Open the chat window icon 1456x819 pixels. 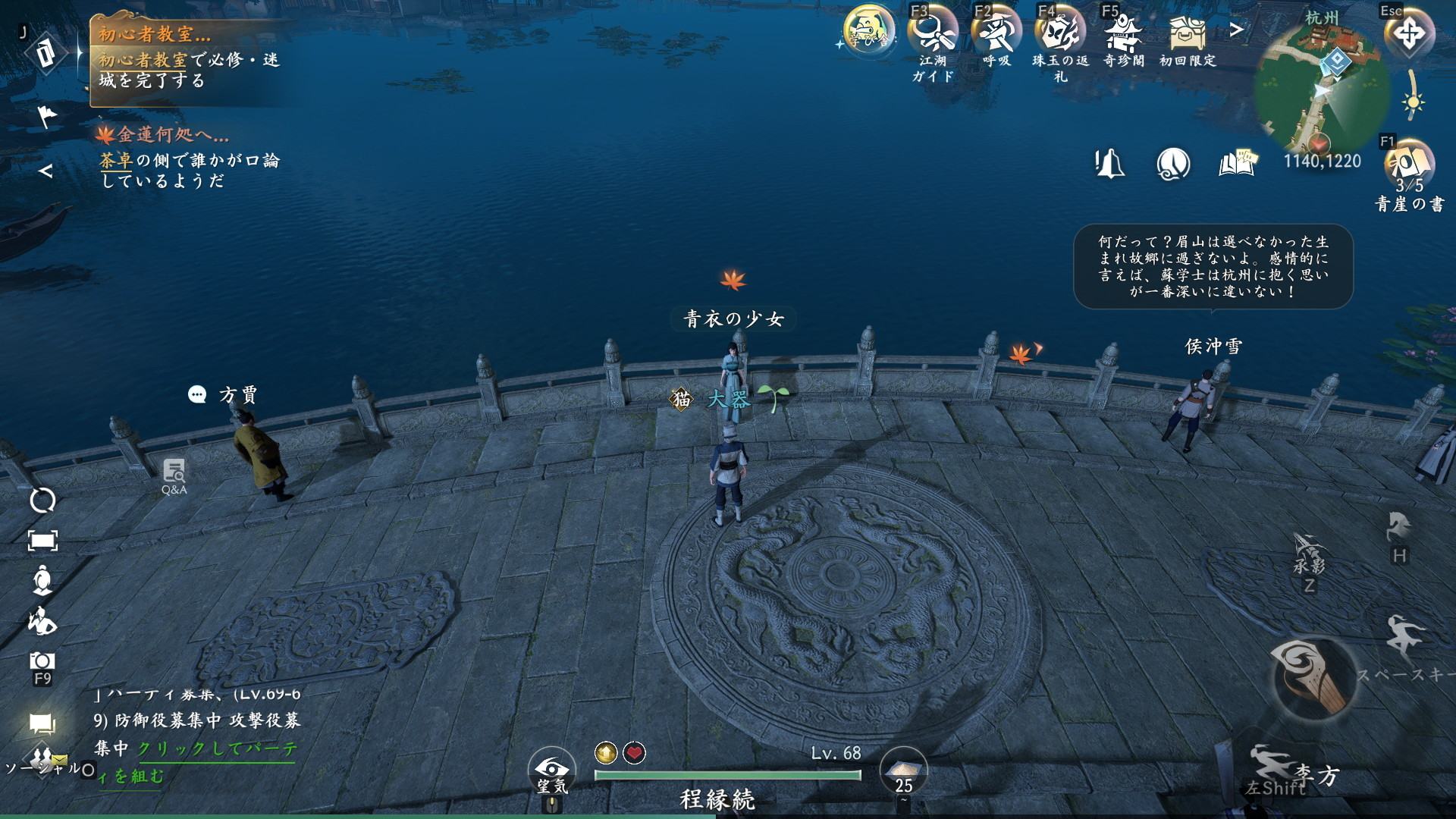pos(42,723)
